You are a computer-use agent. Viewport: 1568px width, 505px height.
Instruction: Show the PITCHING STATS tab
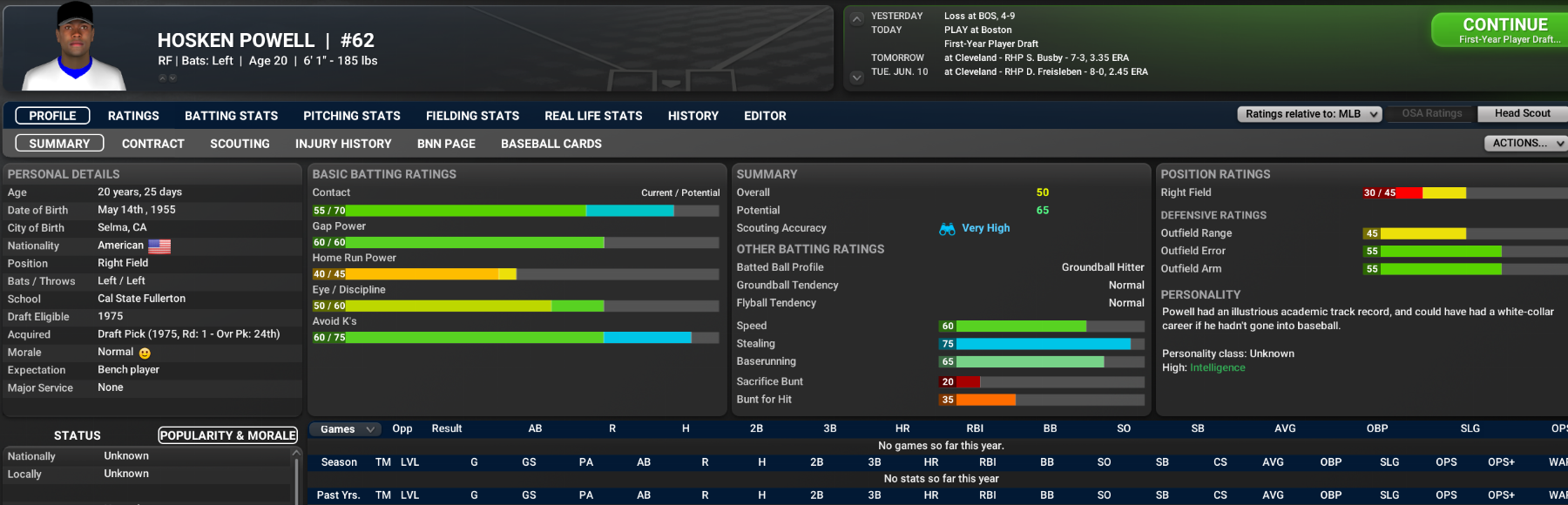pyautogui.click(x=351, y=116)
